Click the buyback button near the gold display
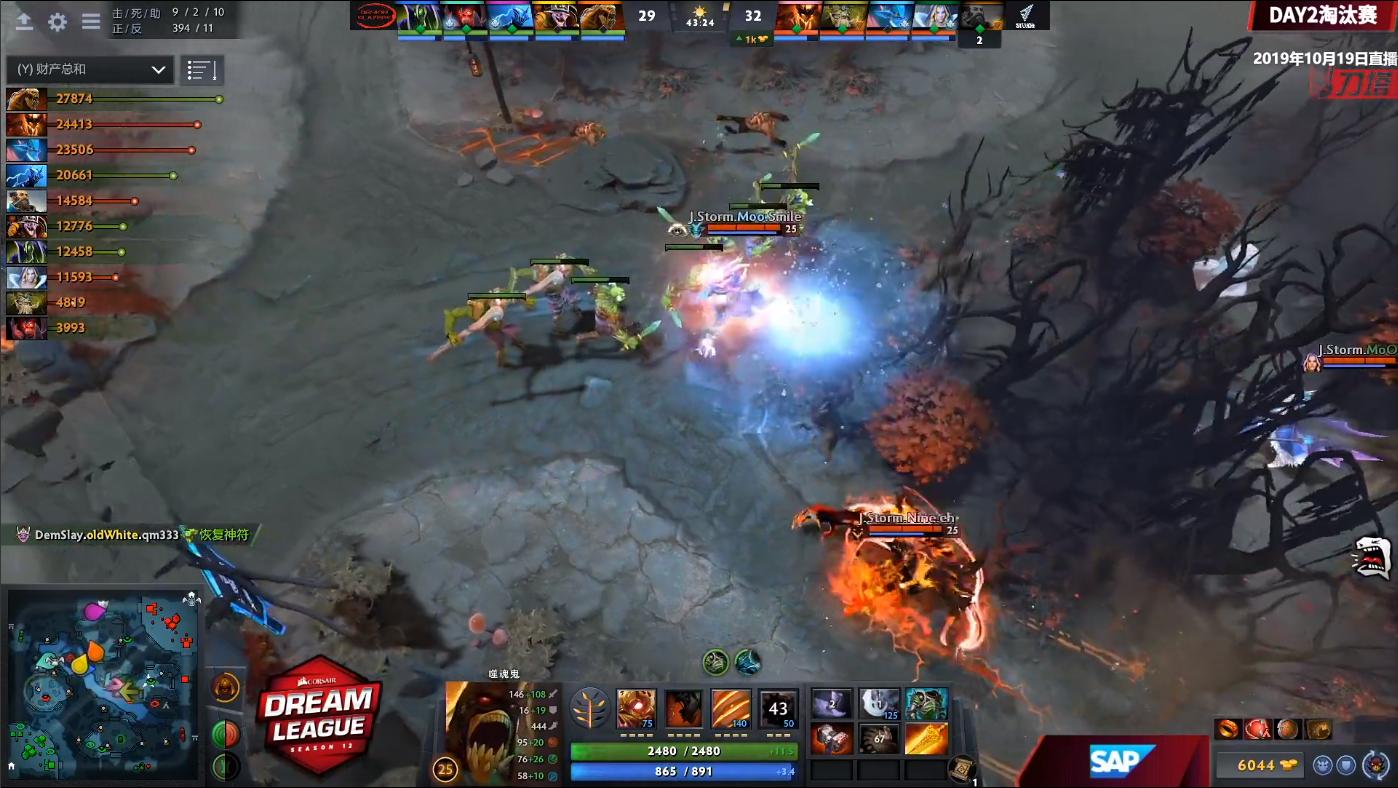 [1377, 766]
